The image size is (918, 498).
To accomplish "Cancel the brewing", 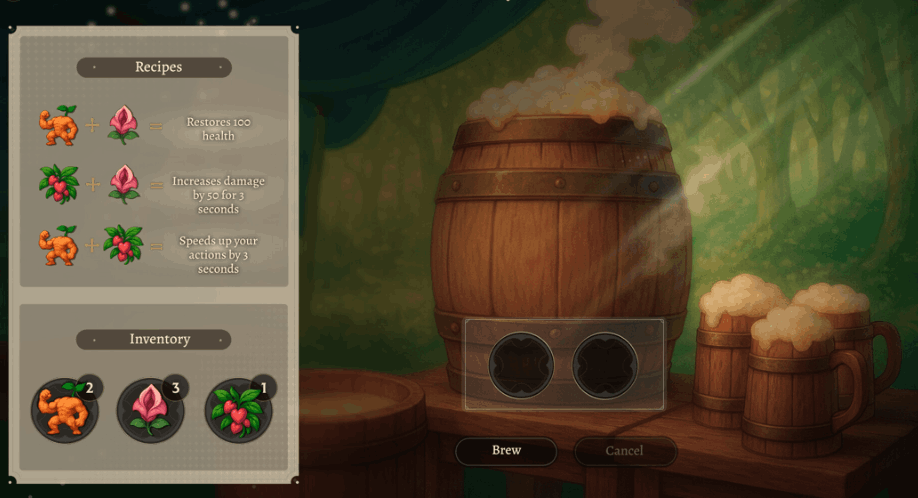I will (624, 451).
